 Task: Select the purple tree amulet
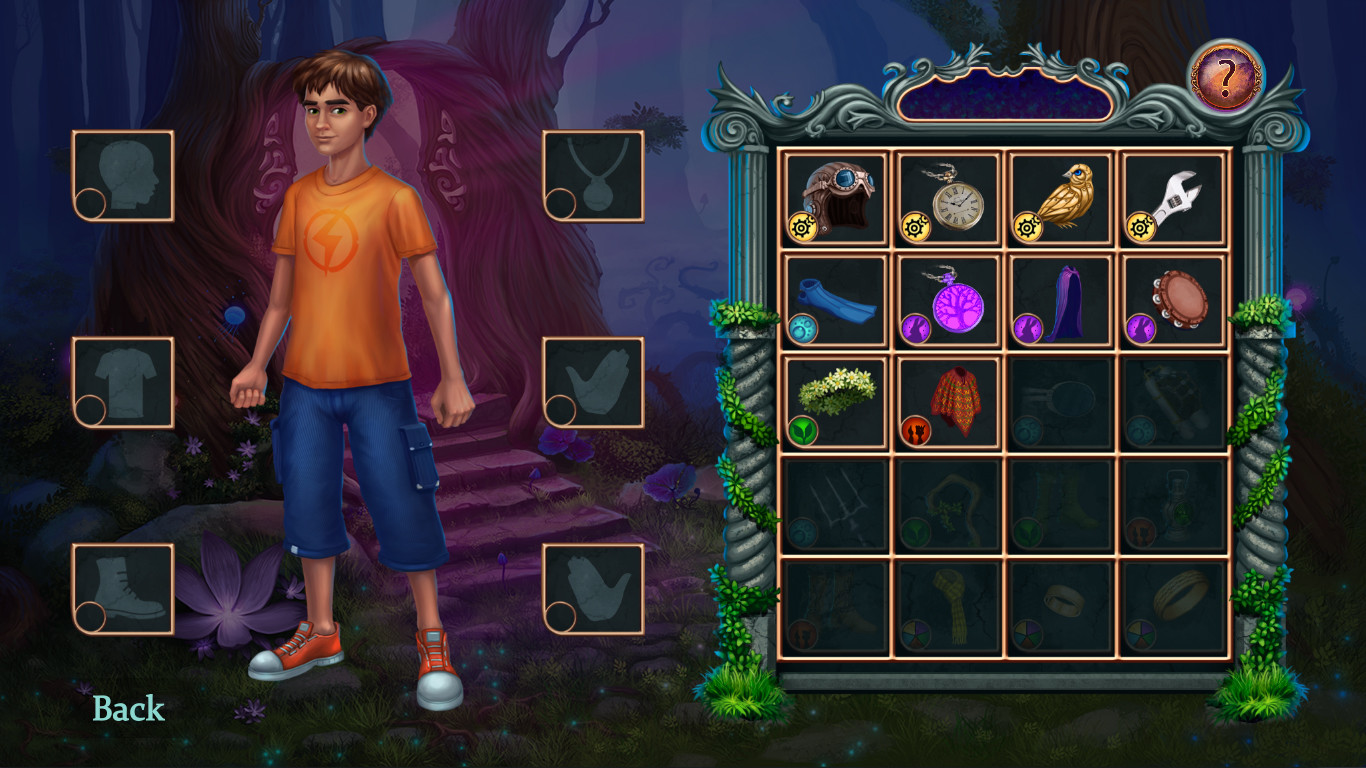[x=949, y=301]
